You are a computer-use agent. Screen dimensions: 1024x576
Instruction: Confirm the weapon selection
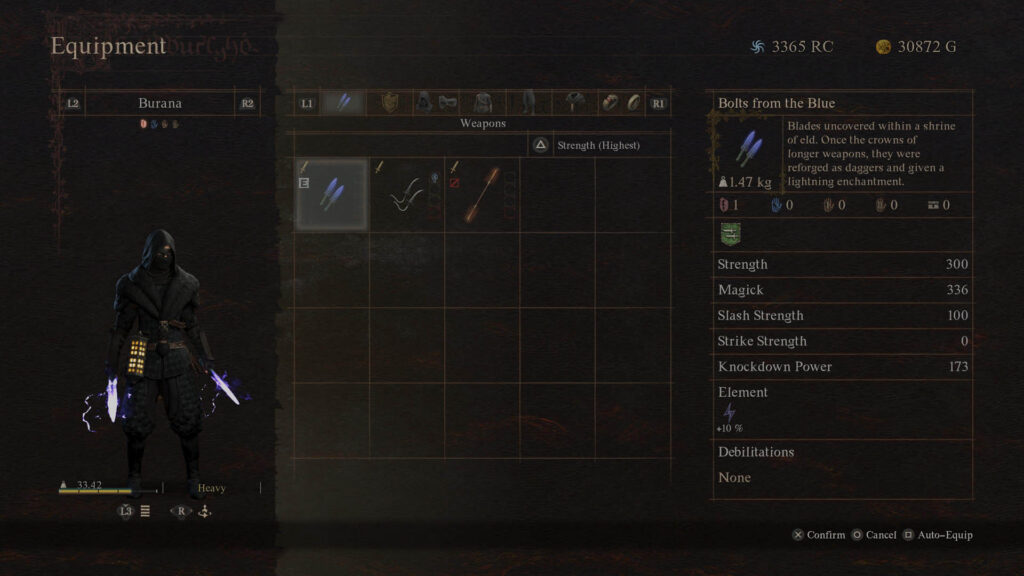click(818, 535)
